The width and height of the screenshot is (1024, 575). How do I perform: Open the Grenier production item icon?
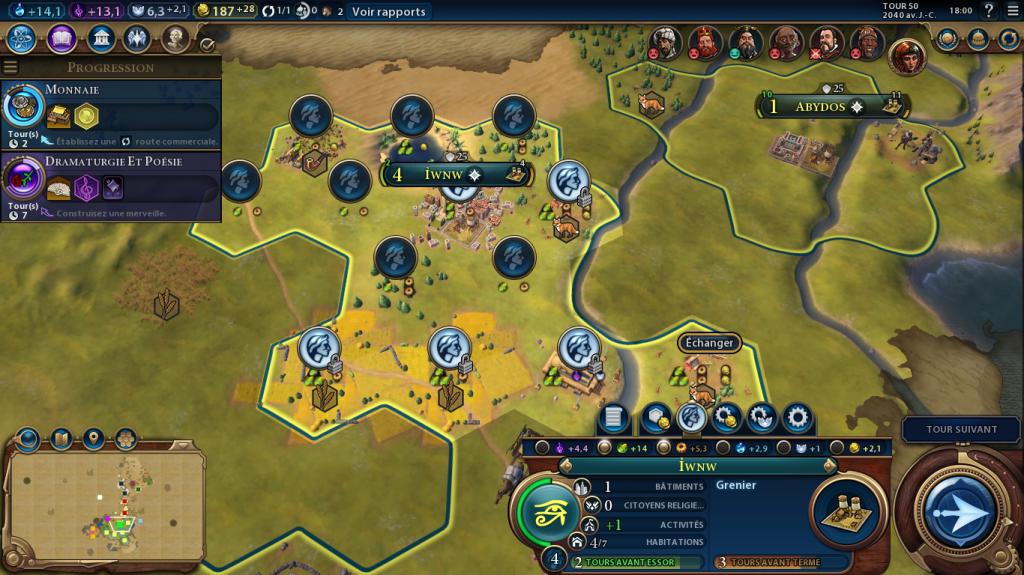click(846, 508)
